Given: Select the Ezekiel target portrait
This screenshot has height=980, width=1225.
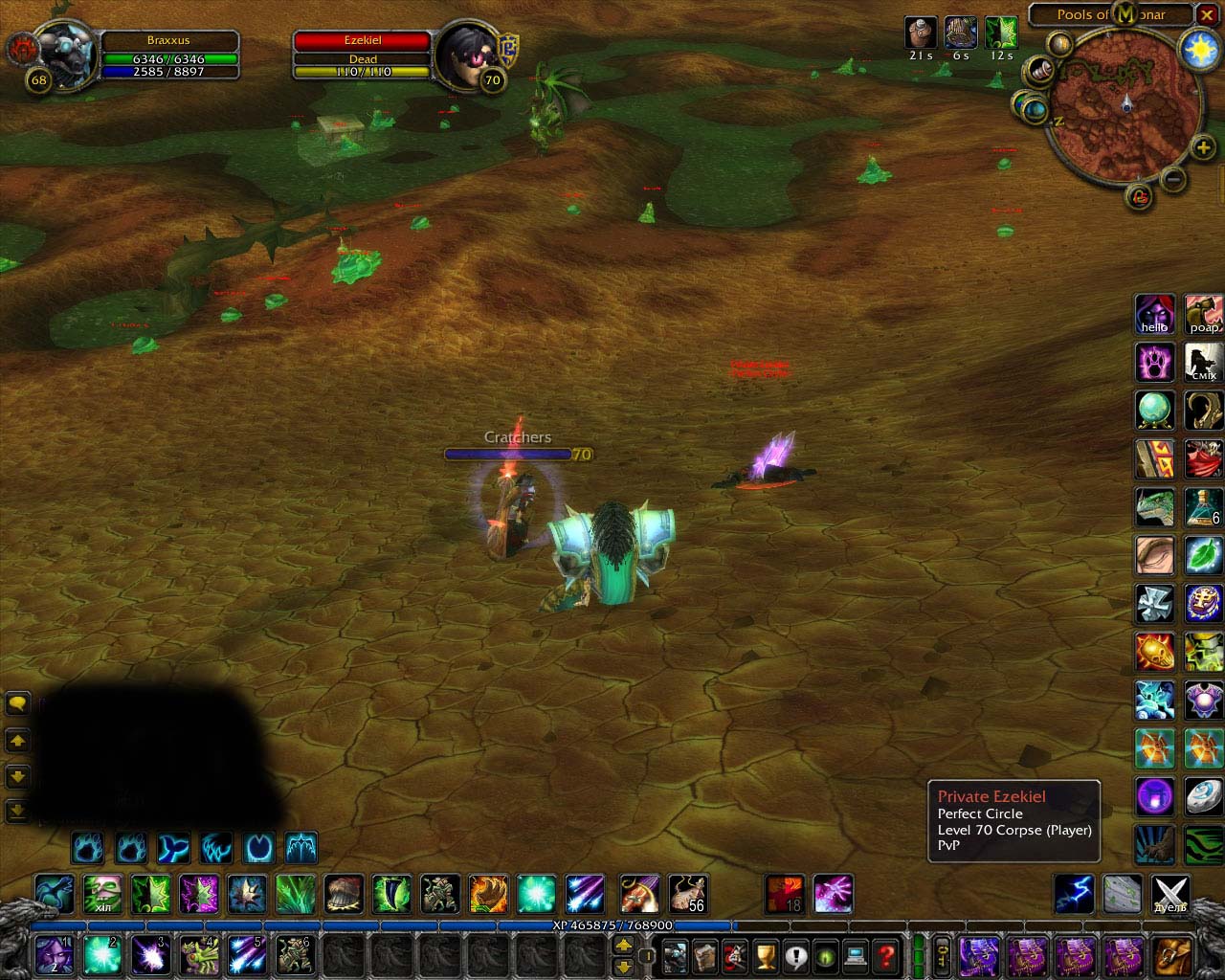Looking at the screenshot, I should 466,56.
